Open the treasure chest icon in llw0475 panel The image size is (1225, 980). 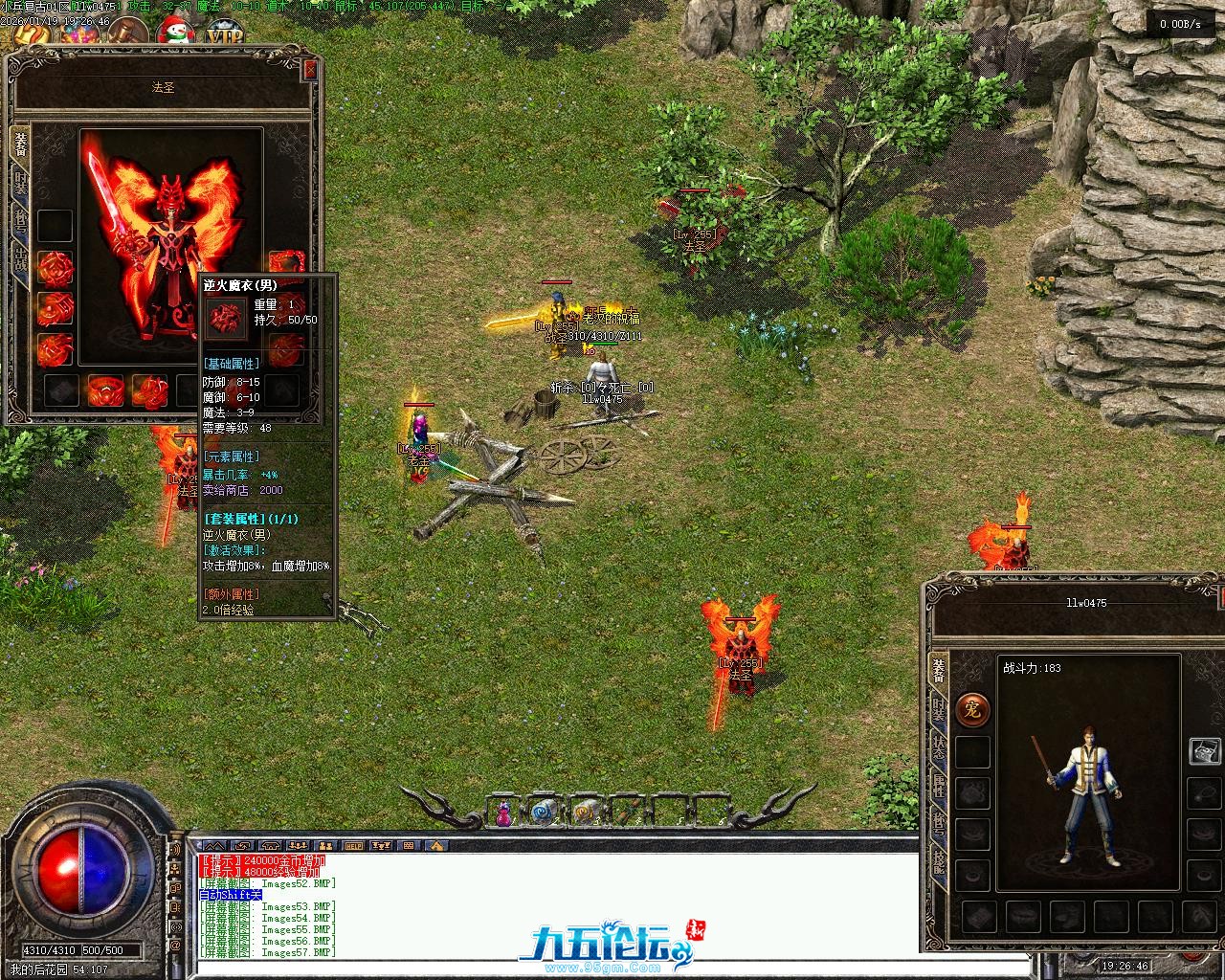1203,751
